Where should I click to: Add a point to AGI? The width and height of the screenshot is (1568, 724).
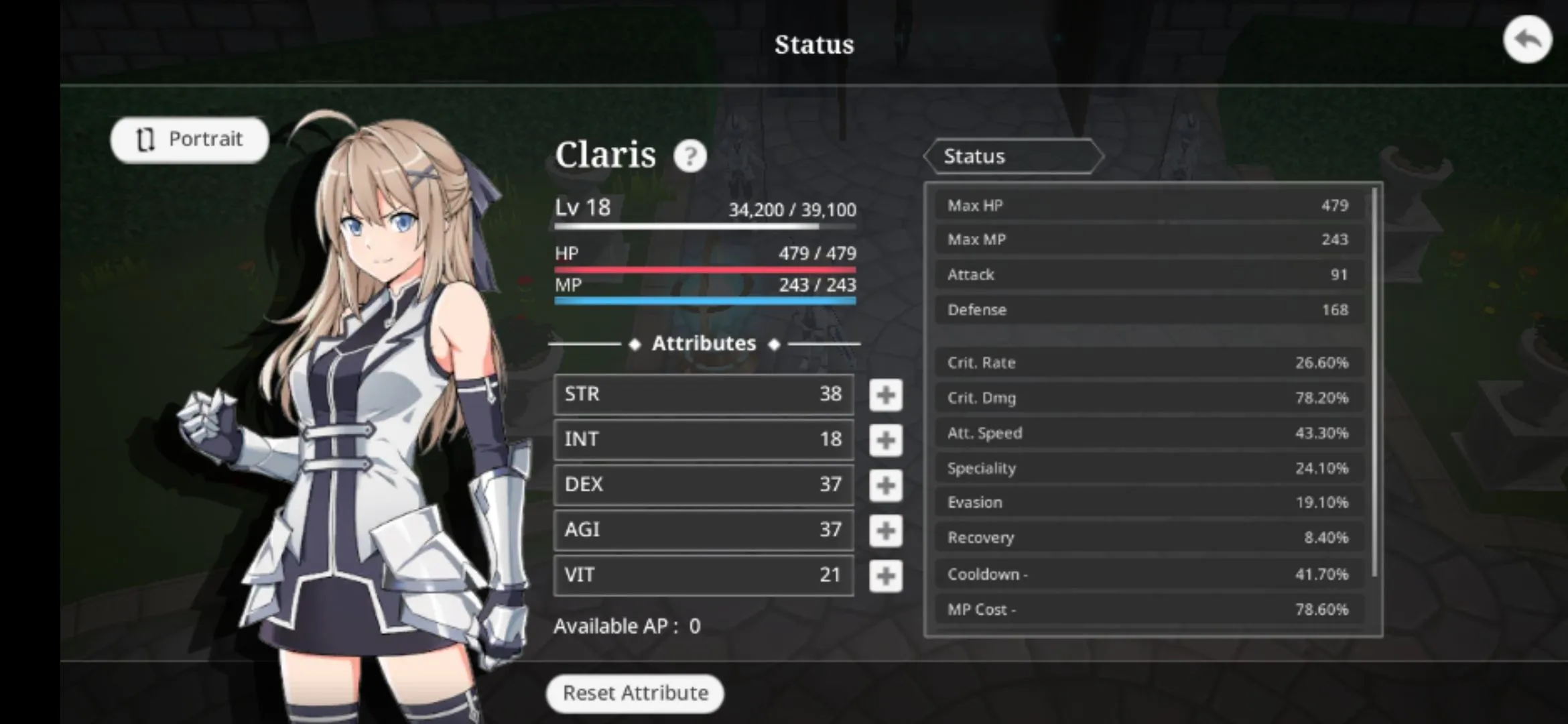[x=885, y=530]
